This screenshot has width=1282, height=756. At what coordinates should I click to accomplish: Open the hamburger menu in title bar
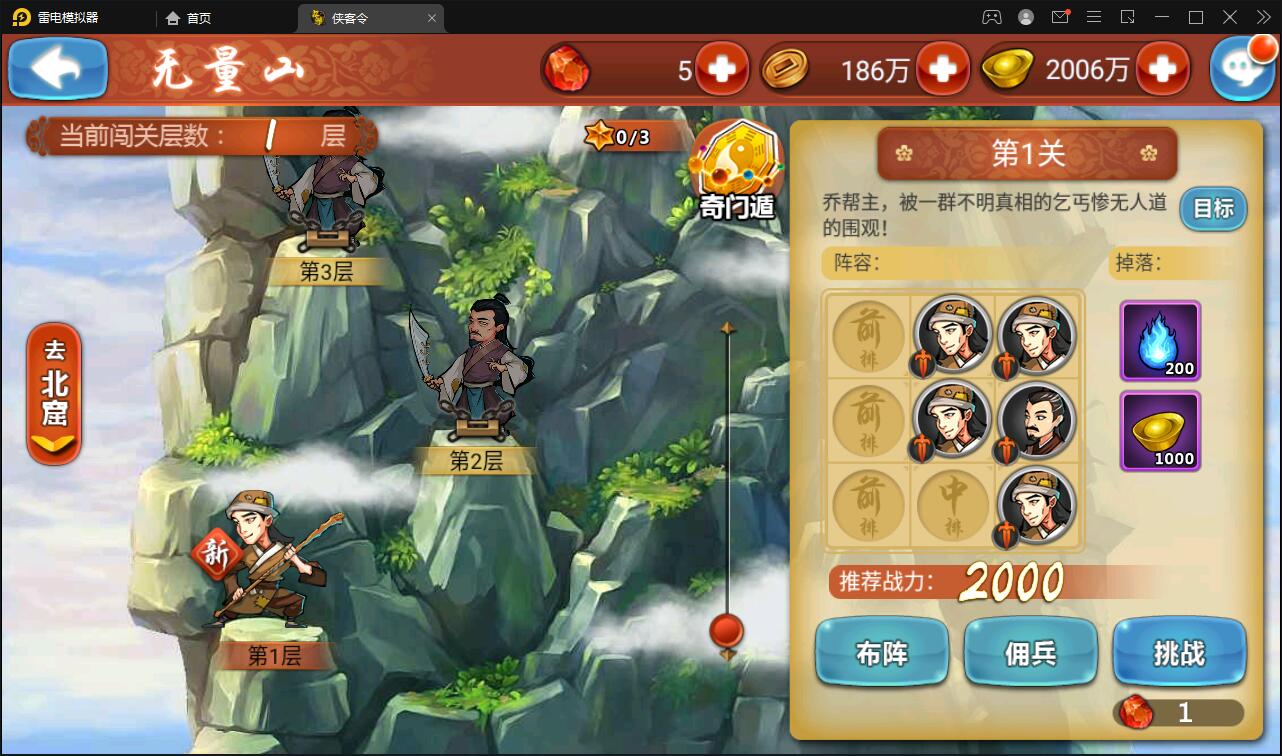tap(1095, 16)
